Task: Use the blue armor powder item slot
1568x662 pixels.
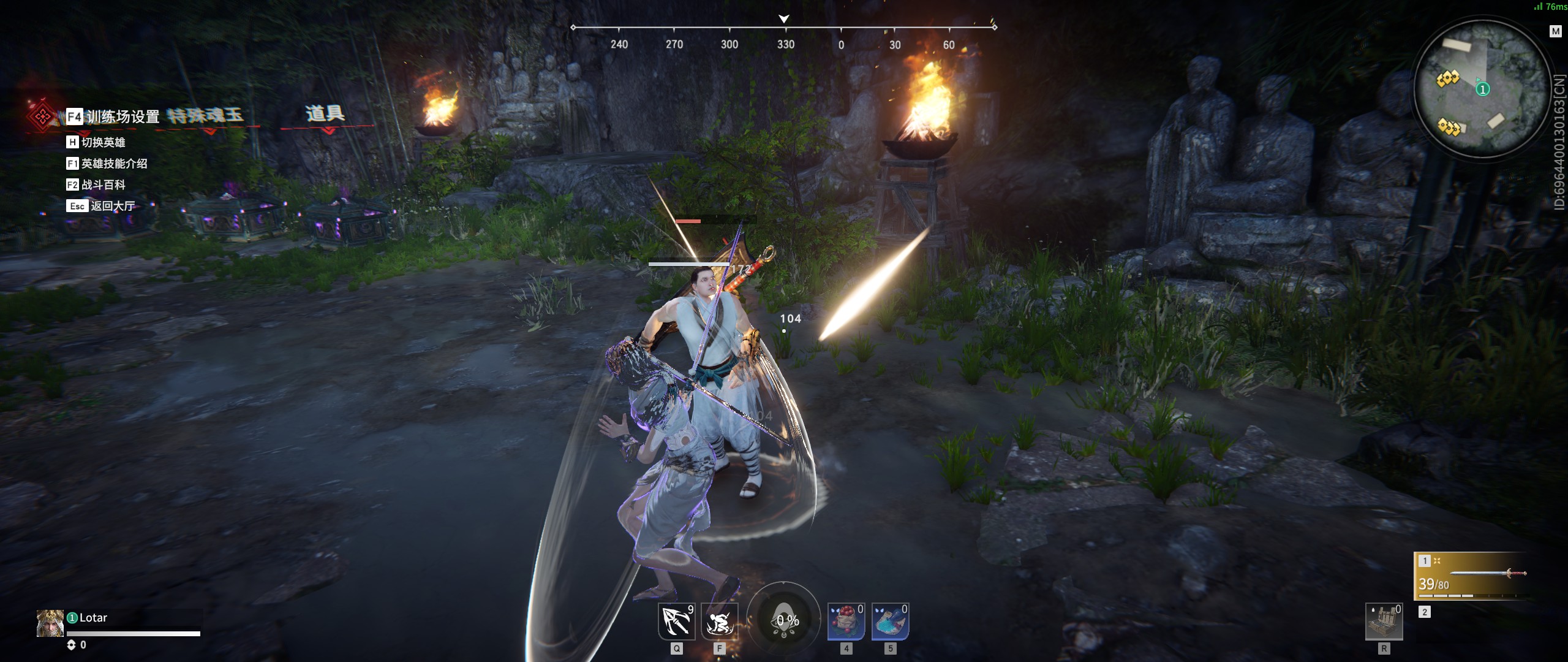Action: pyautogui.click(x=890, y=622)
